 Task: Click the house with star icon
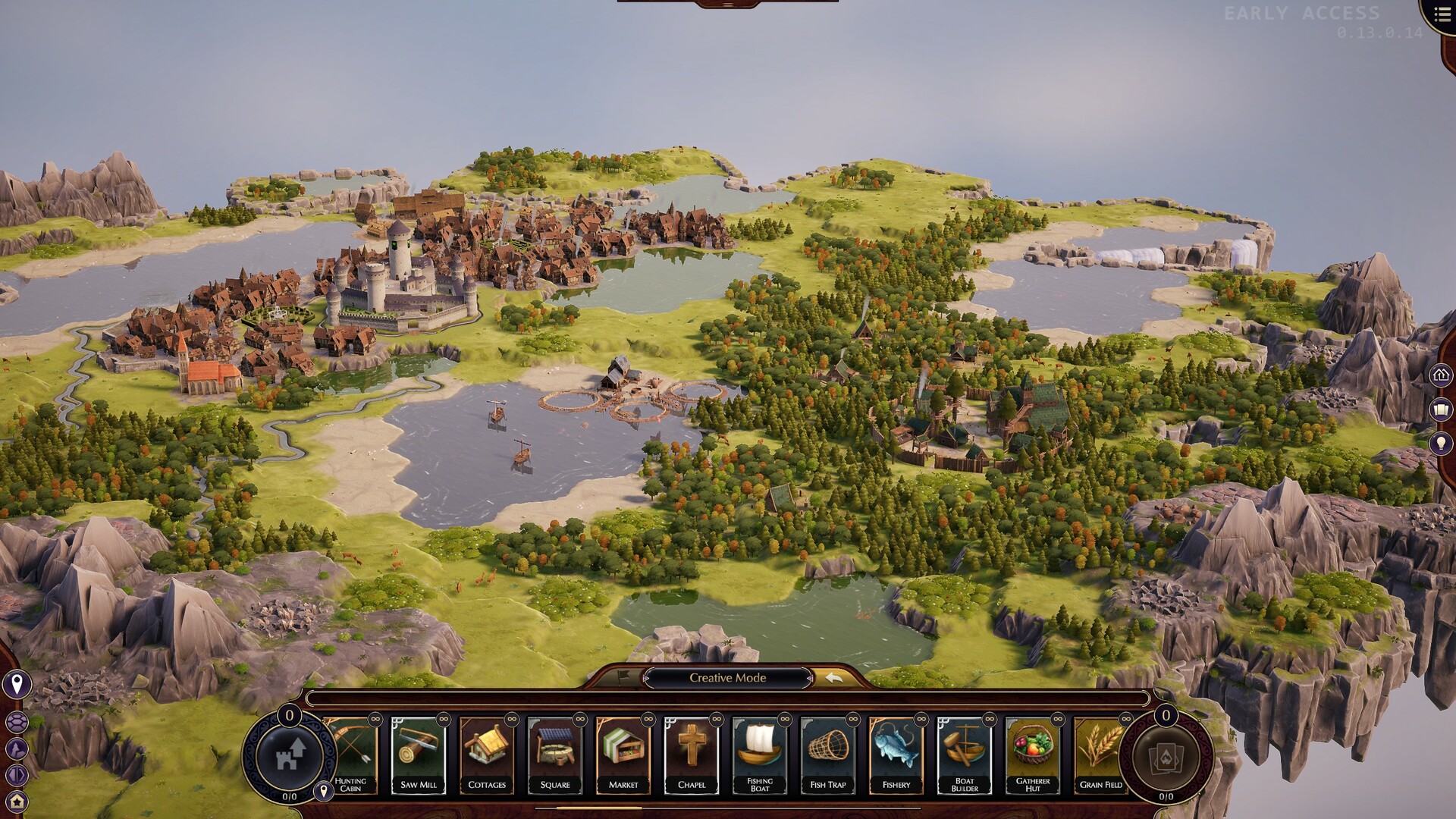pyautogui.click(x=16, y=801)
